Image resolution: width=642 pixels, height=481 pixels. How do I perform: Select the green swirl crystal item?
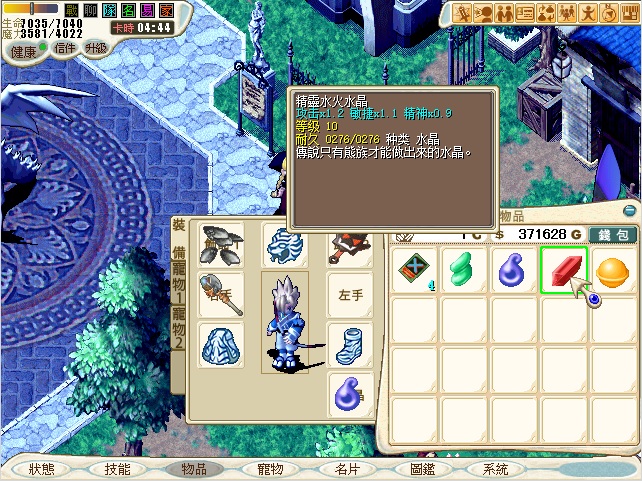[464, 270]
